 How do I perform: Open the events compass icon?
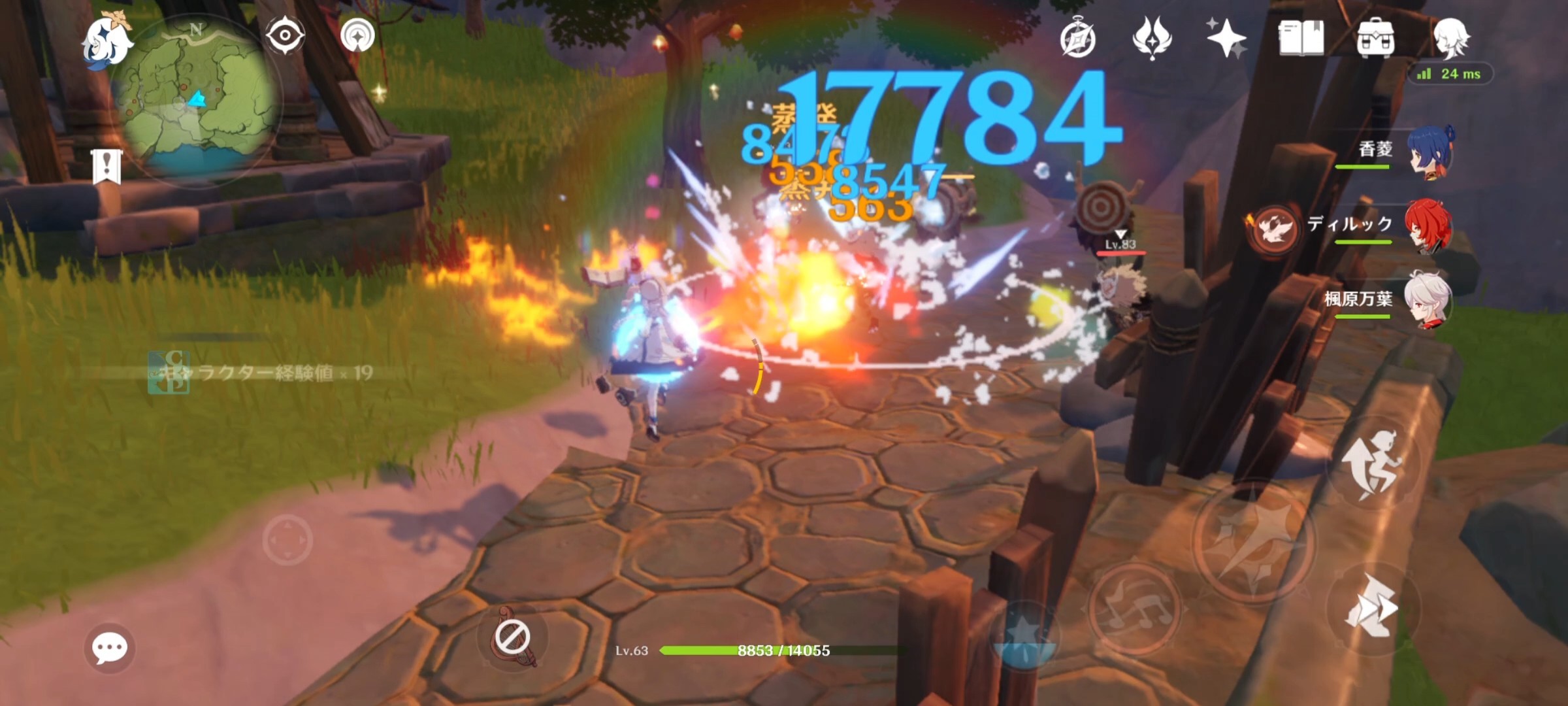click(1077, 39)
